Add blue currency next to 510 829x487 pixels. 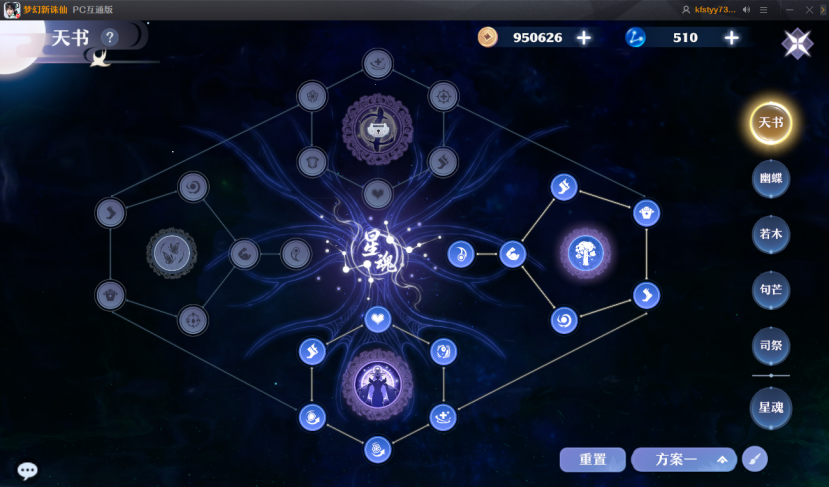(732, 38)
